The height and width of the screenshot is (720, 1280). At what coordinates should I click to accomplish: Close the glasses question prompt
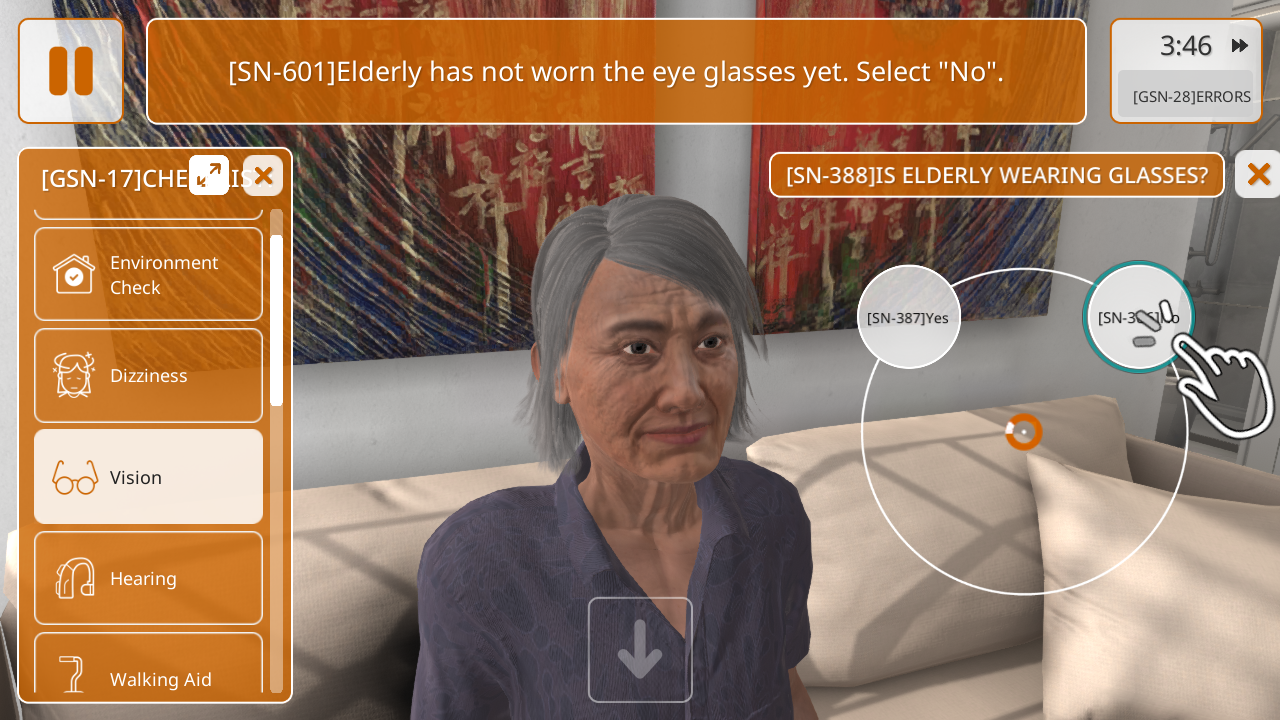coord(1258,174)
